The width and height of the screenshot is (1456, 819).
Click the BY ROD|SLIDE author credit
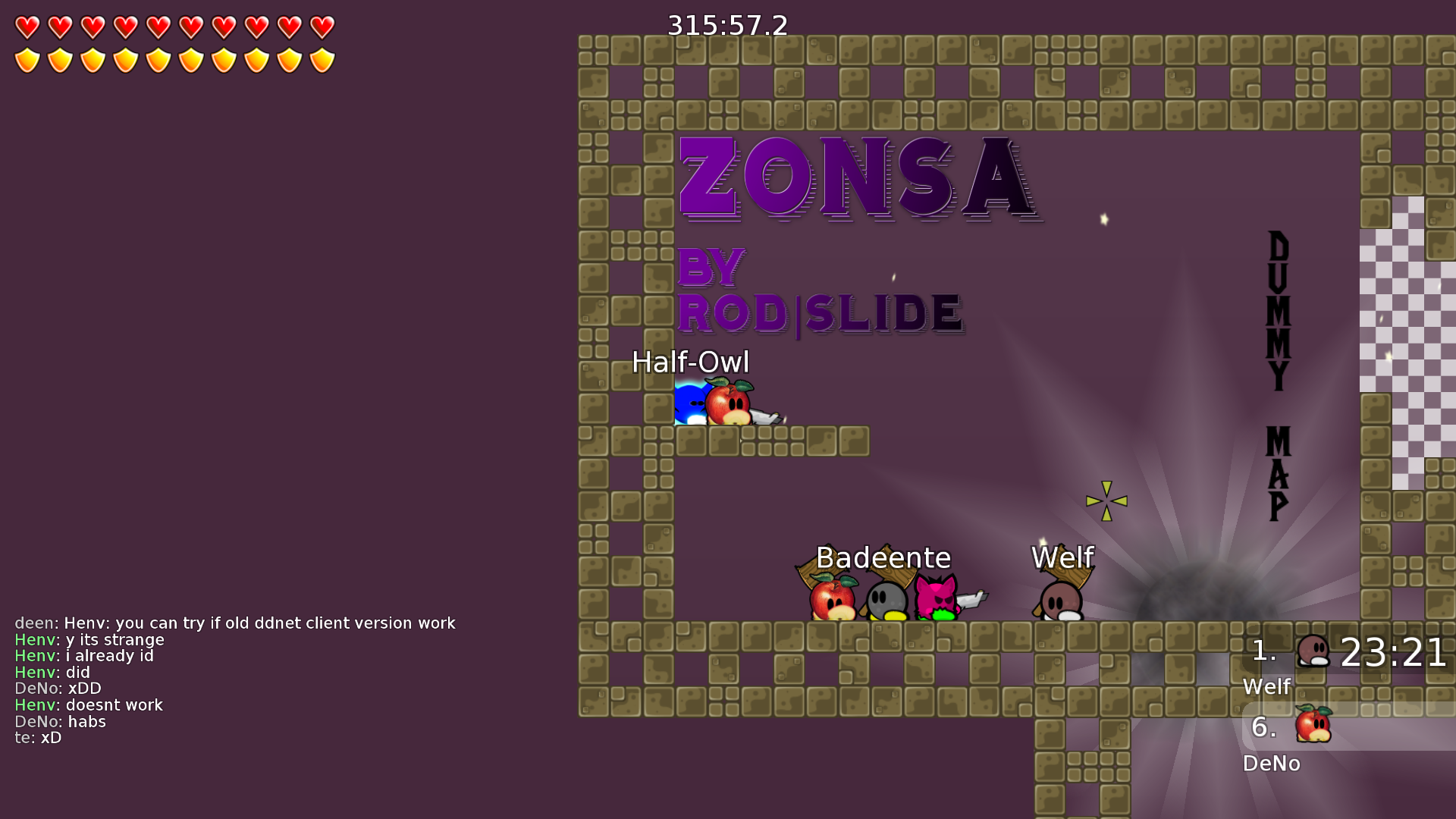[x=821, y=311]
